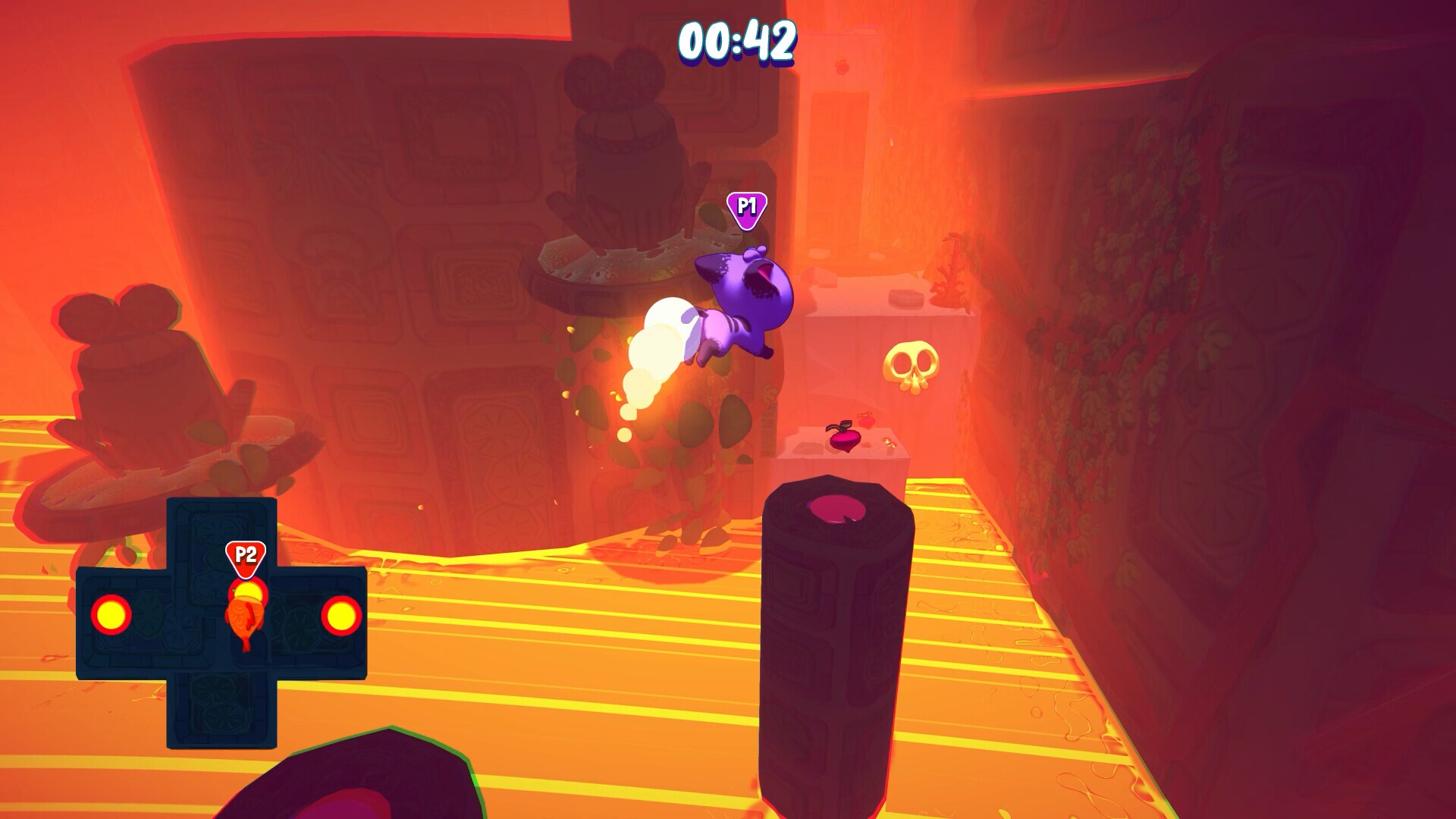Click the 00:42 match timer

pyautogui.click(x=739, y=42)
